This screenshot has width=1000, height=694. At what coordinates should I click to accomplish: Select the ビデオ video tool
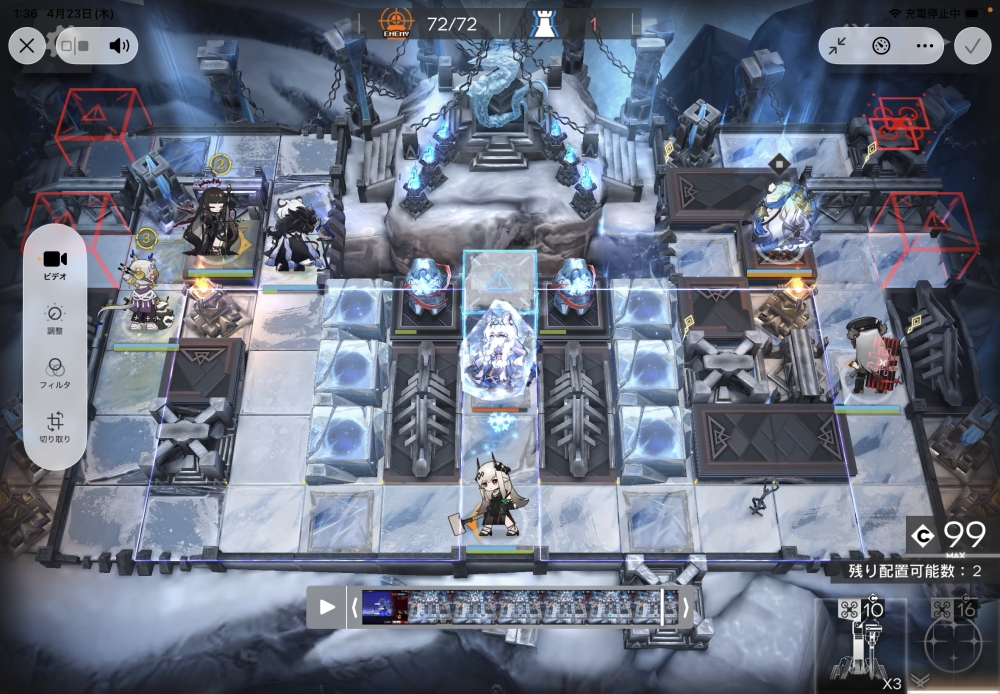click(55, 264)
